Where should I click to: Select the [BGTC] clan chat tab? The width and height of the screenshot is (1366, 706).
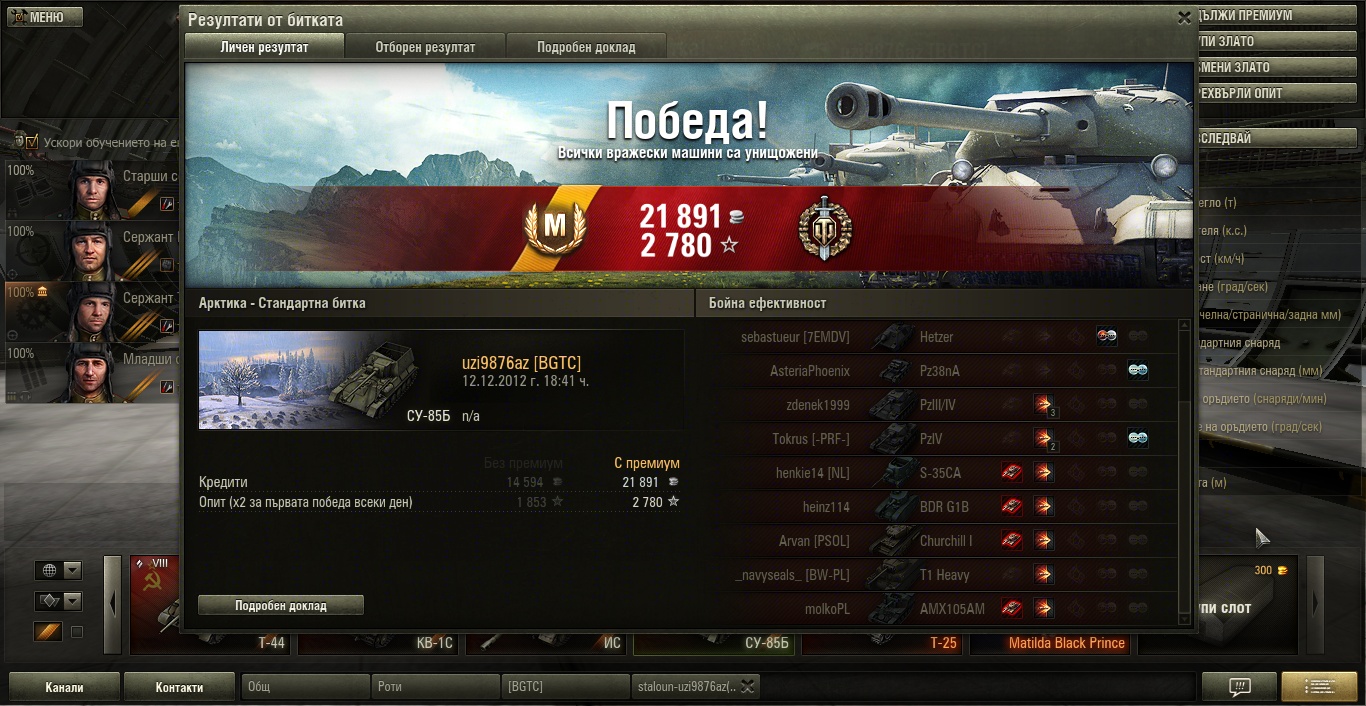tap(565, 687)
